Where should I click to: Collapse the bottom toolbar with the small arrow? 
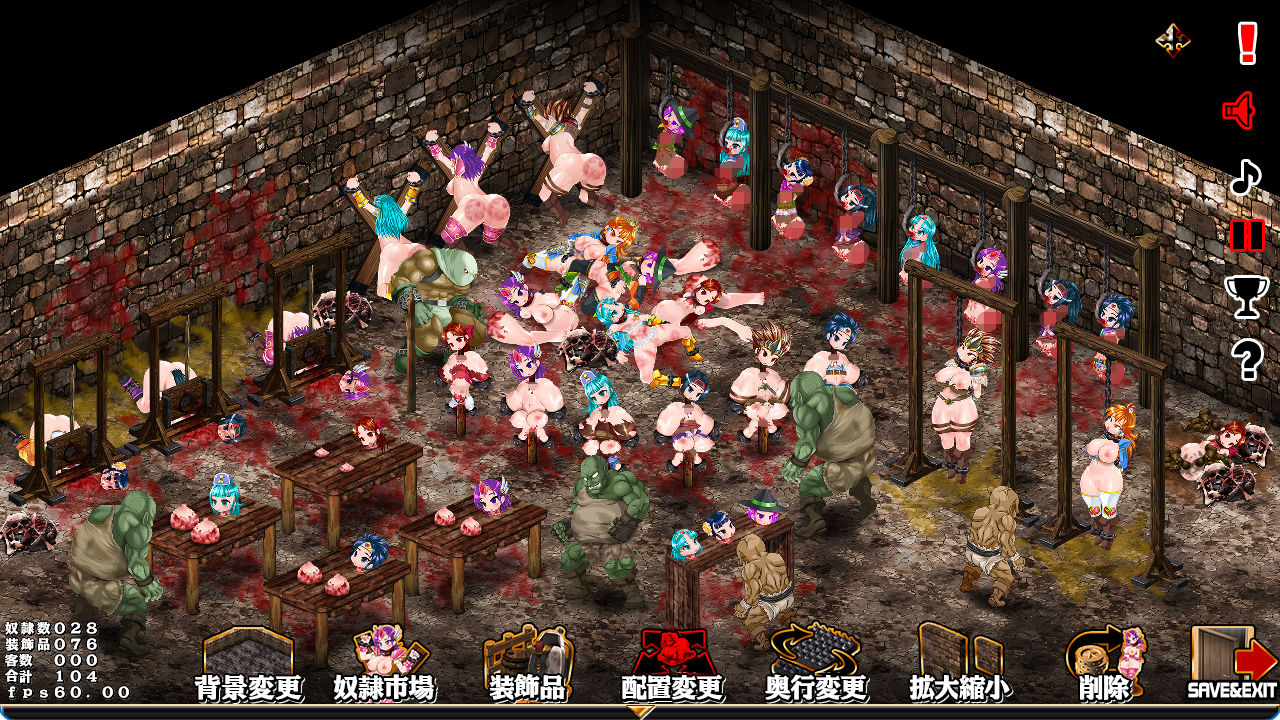[640, 712]
